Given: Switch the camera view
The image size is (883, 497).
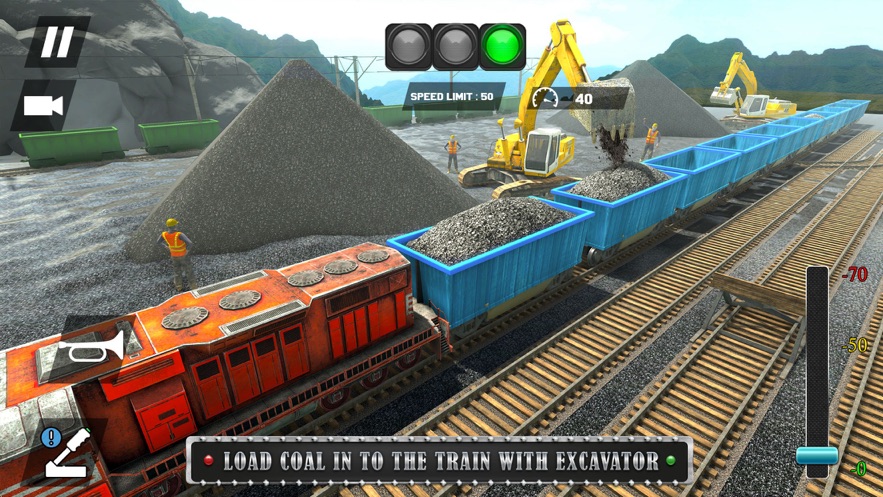Looking at the screenshot, I should [43, 106].
